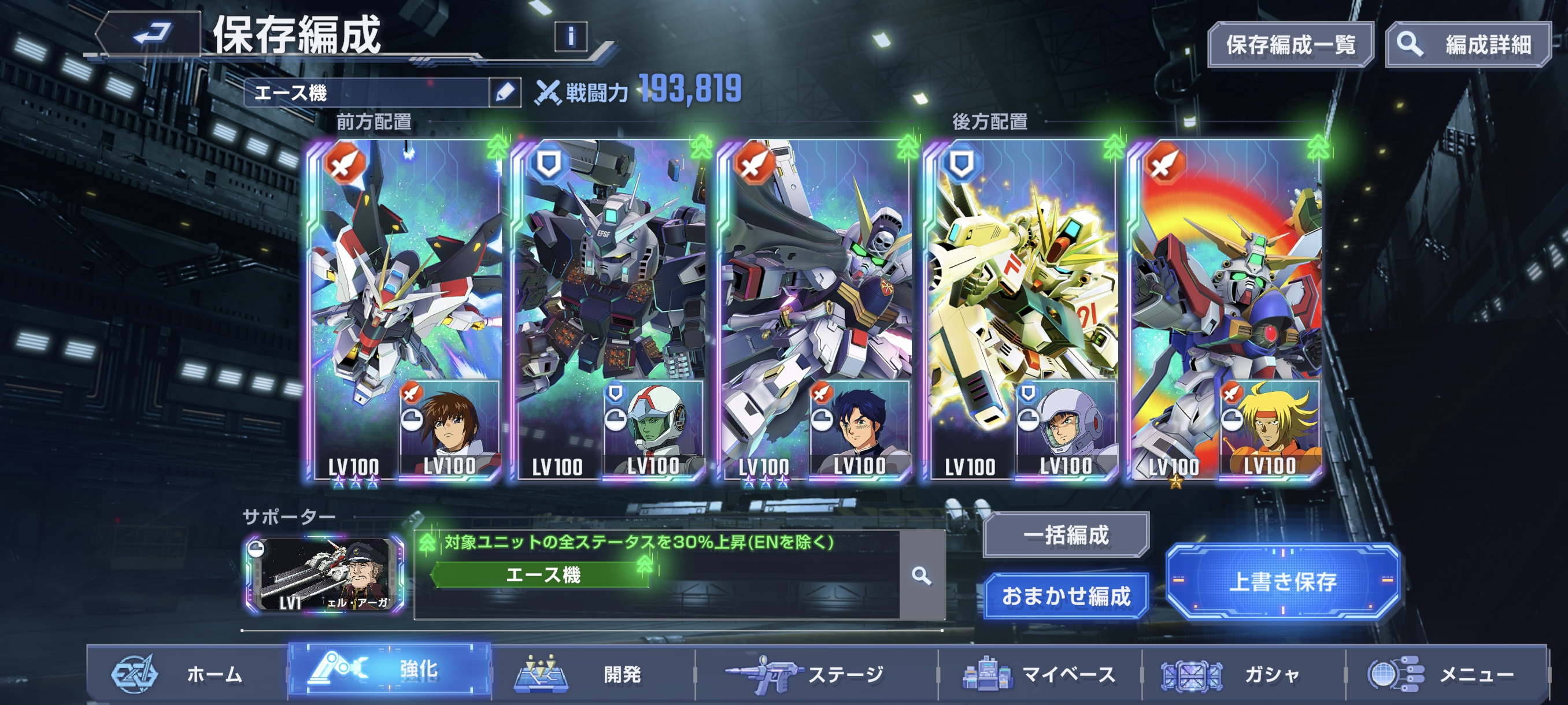This screenshot has width=1568, height=705.
Task: Go back using the return arrow
Action: point(151,34)
